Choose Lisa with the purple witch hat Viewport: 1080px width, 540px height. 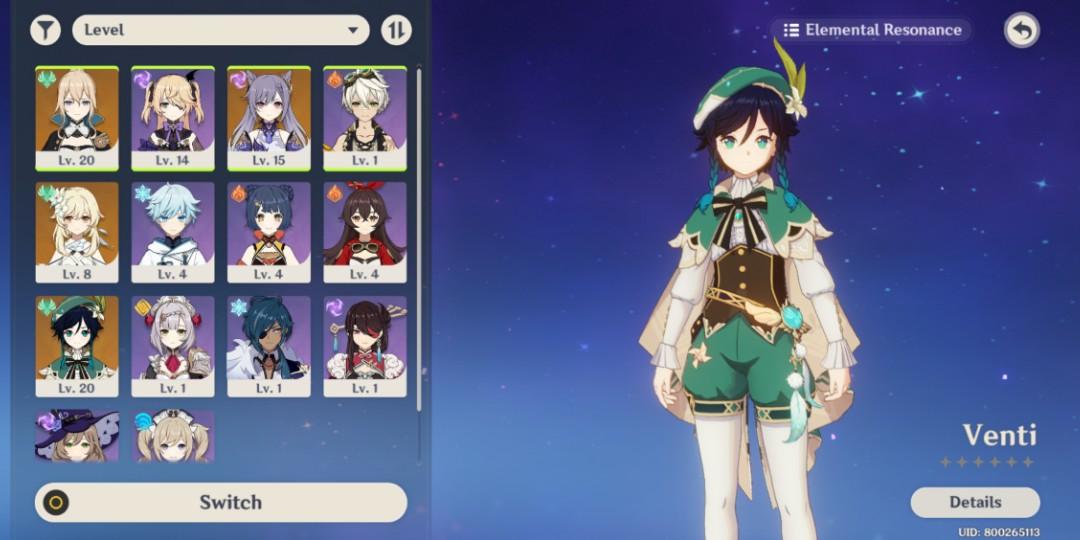pos(77,436)
